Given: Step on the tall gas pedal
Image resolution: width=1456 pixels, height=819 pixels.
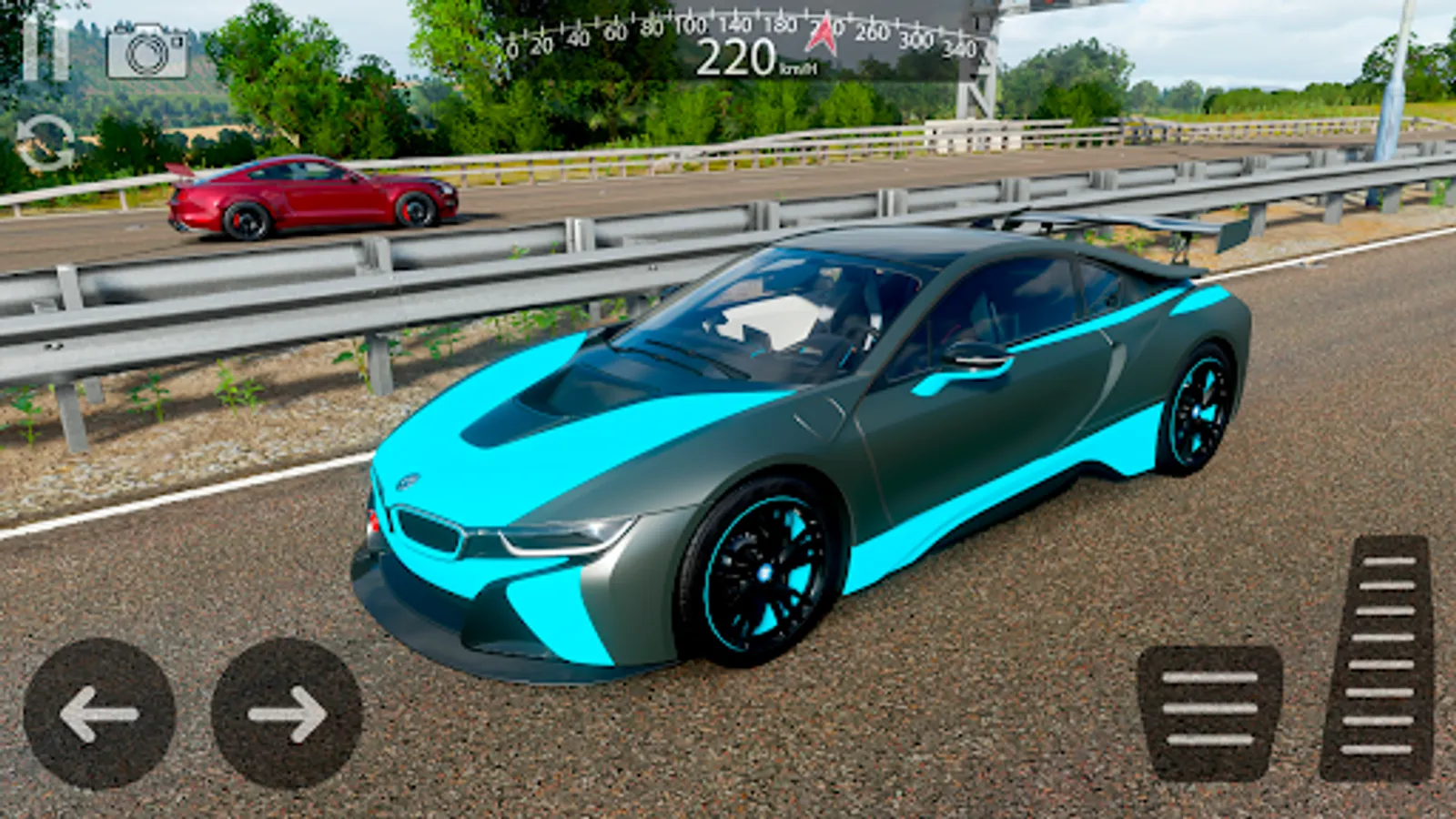Looking at the screenshot, I should click(x=1379, y=658).
